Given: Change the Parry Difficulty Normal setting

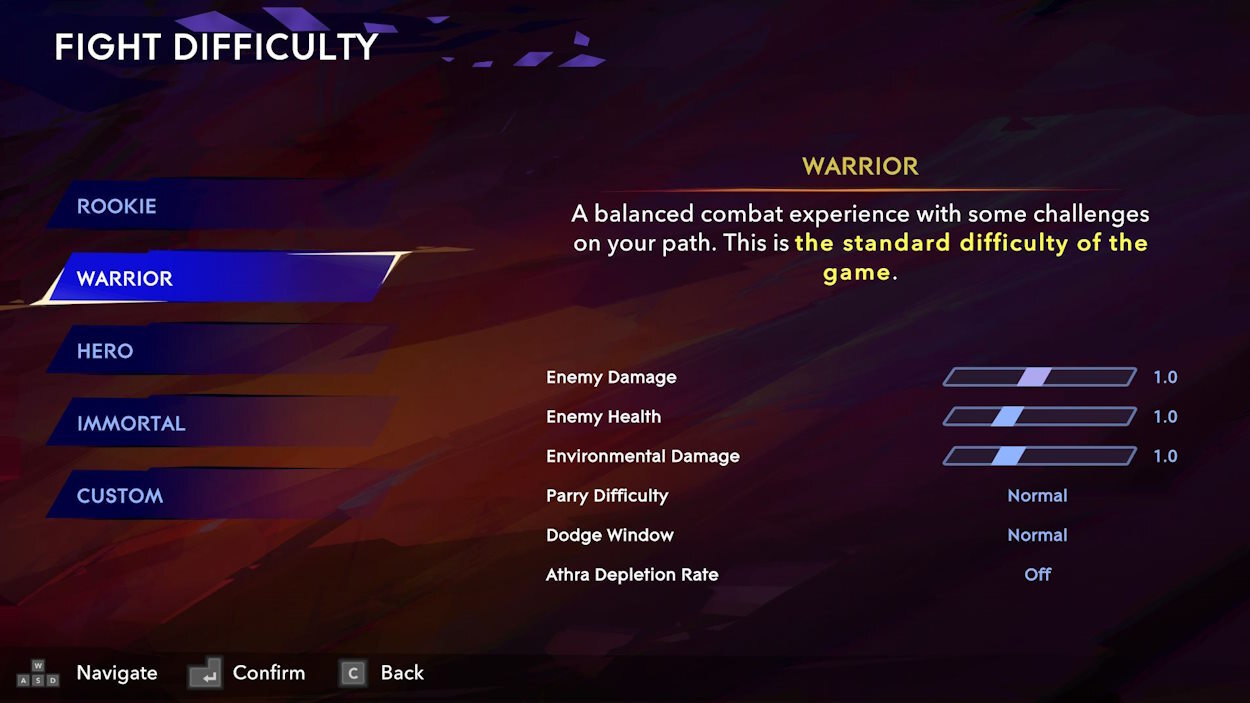Looking at the screenshot, I should point(1037,496).
